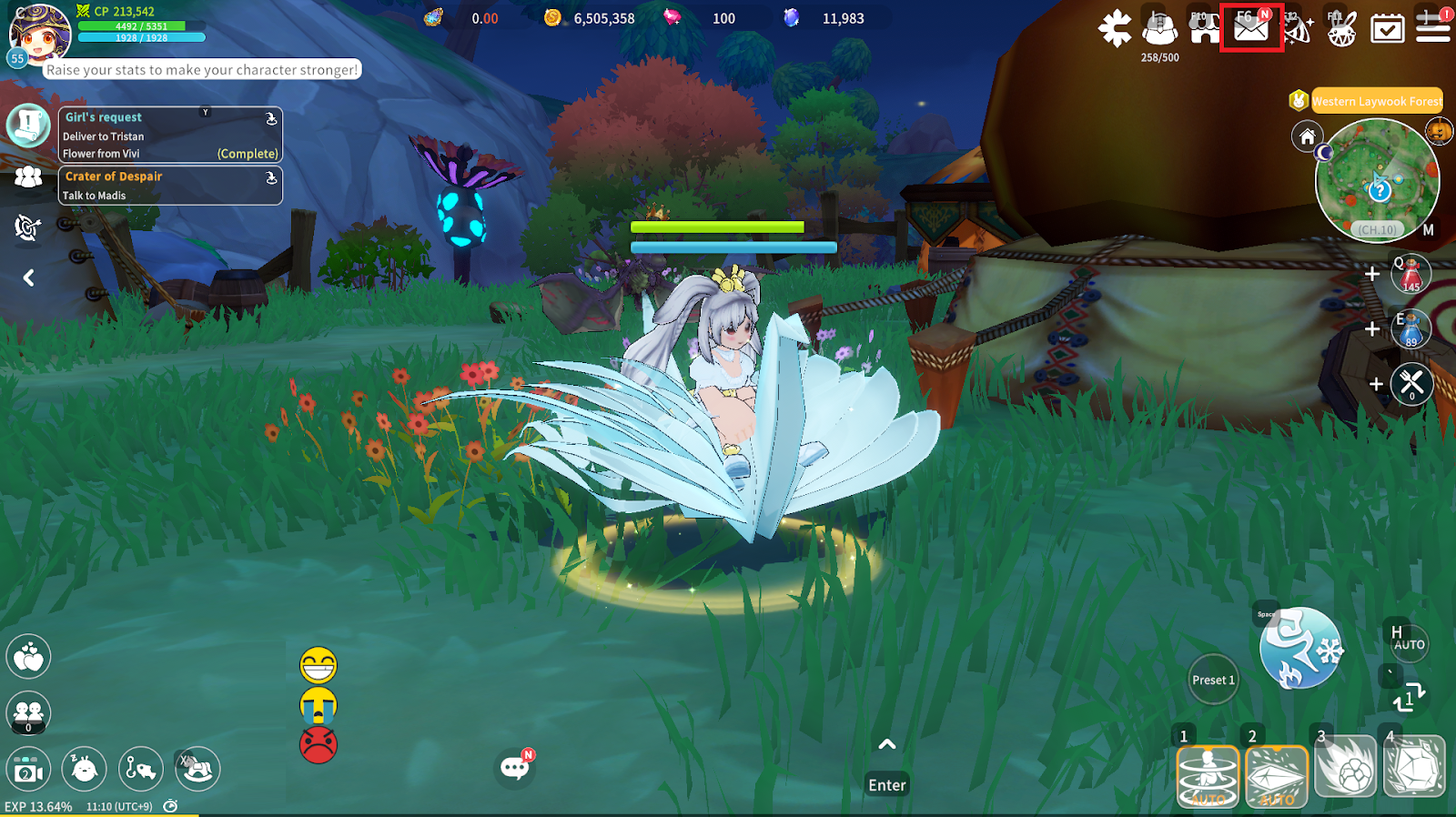The image size is (1456, 817).
Task: Send the angry red emoji emote
Action: tap(318, 745)
